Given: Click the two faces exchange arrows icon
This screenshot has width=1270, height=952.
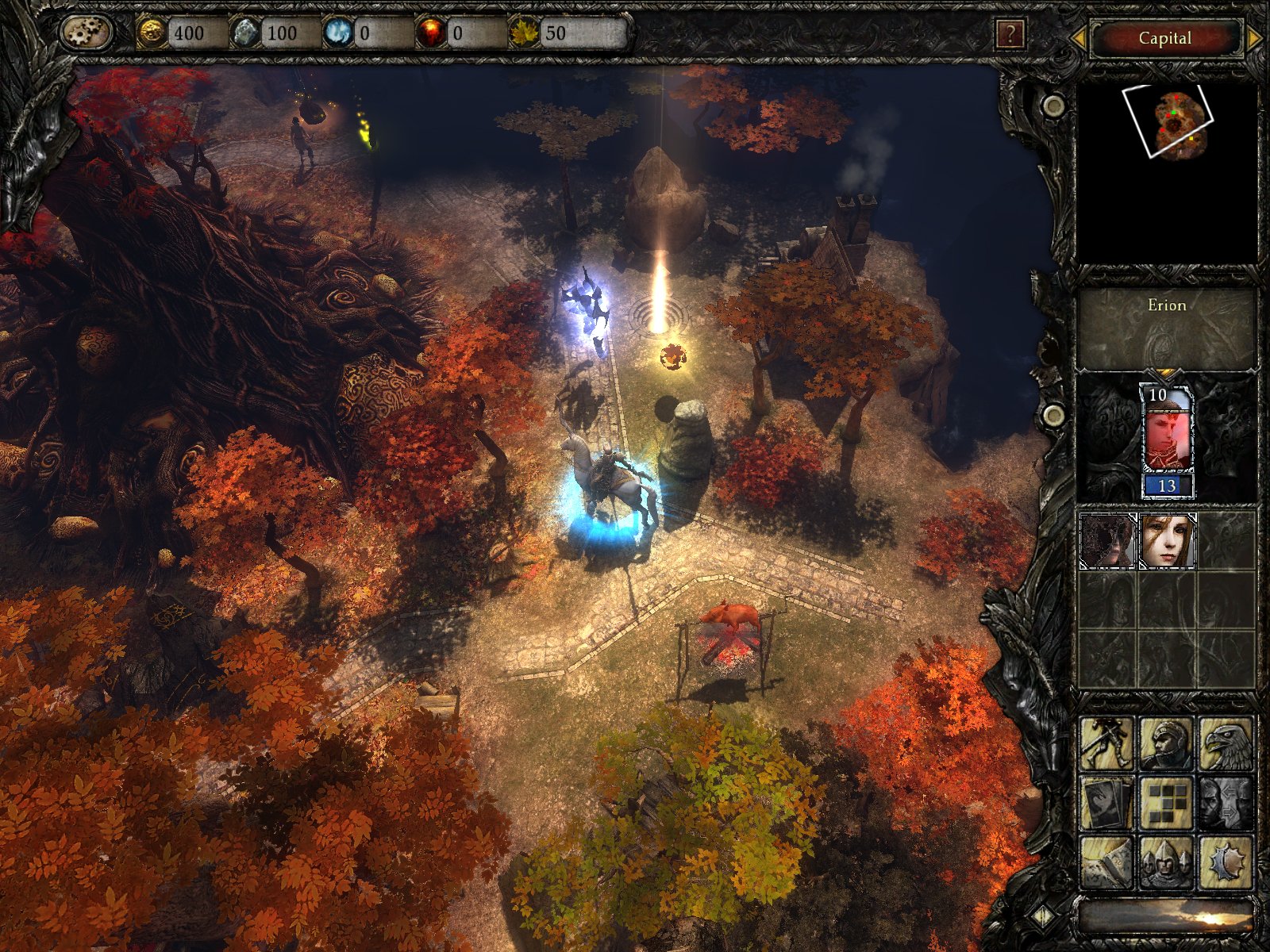Looking at the screenshot, I should click(1226, 803).
